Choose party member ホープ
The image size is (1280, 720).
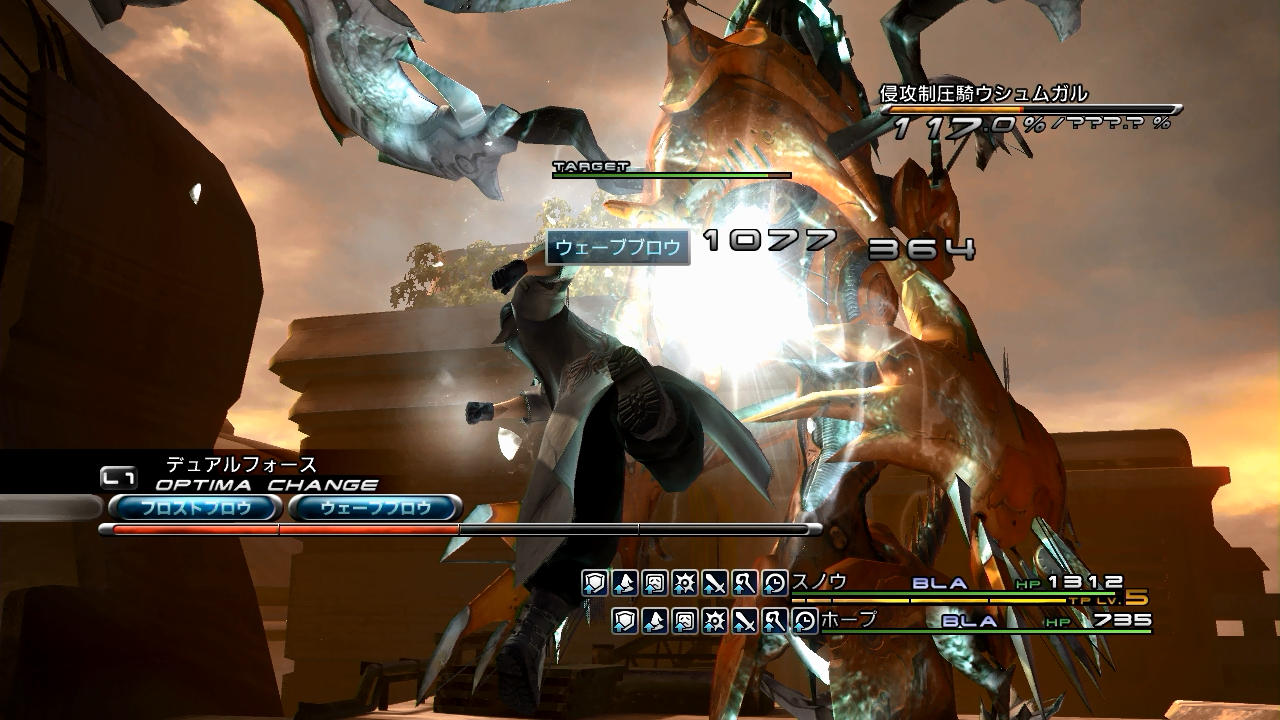click(x=848, y=620)
